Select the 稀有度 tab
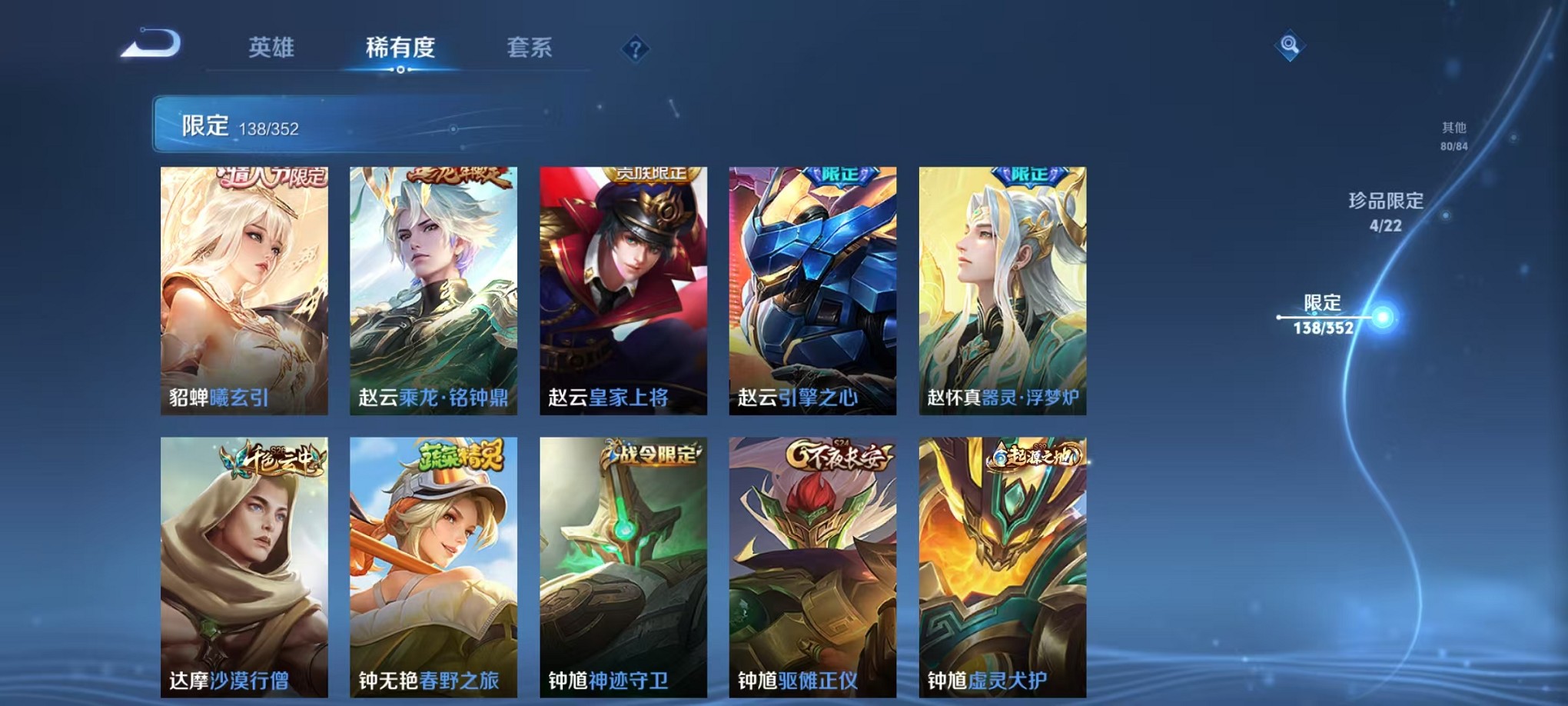The height and width of the screenshot is (706, 1568). [400, 48]
